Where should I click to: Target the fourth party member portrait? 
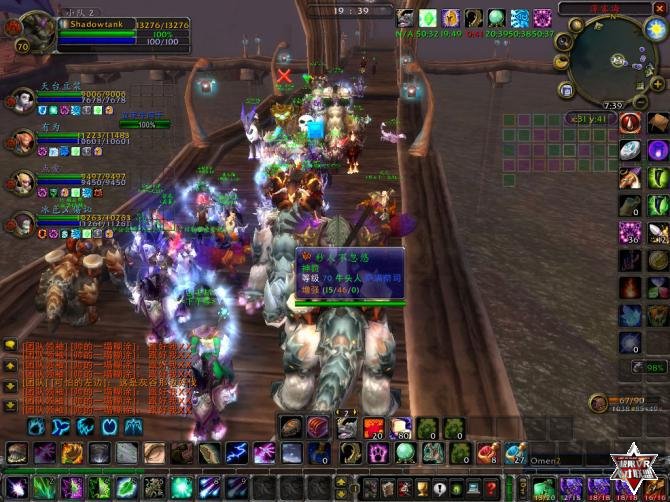(21, 221)
